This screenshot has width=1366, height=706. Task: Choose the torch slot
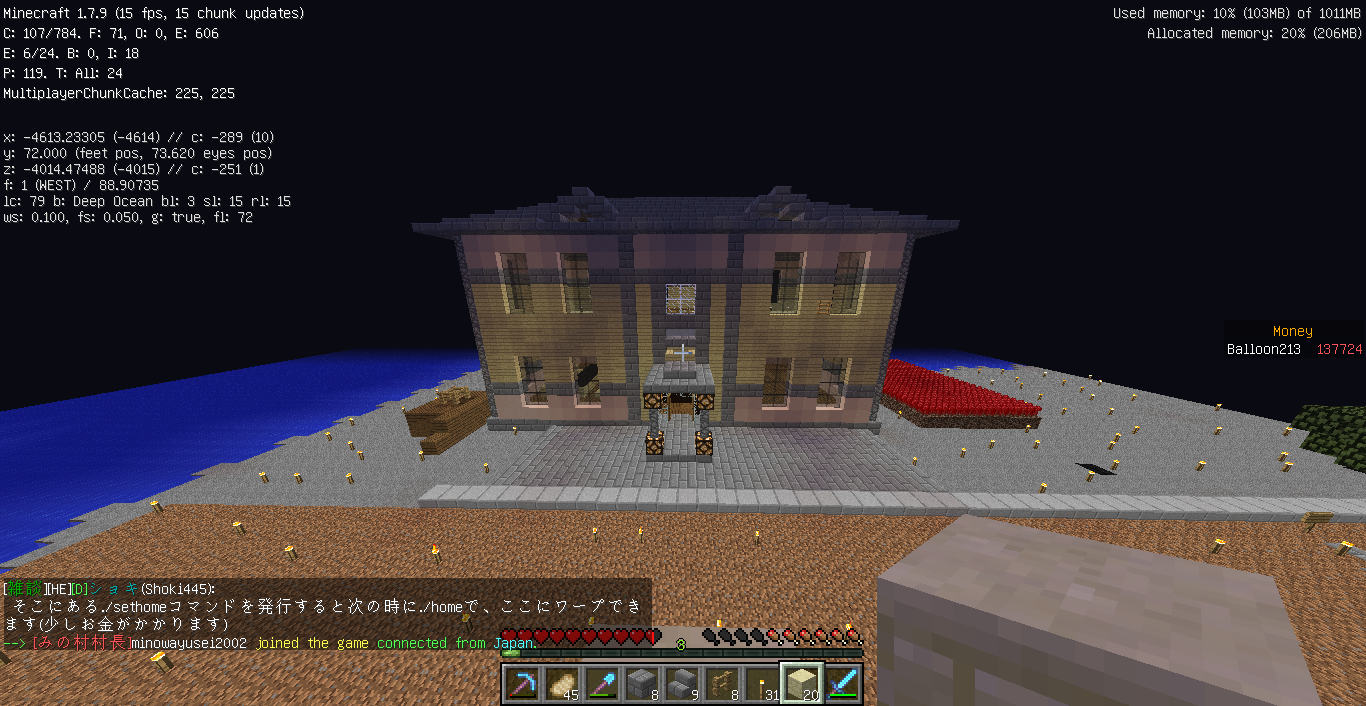point(762,685)
